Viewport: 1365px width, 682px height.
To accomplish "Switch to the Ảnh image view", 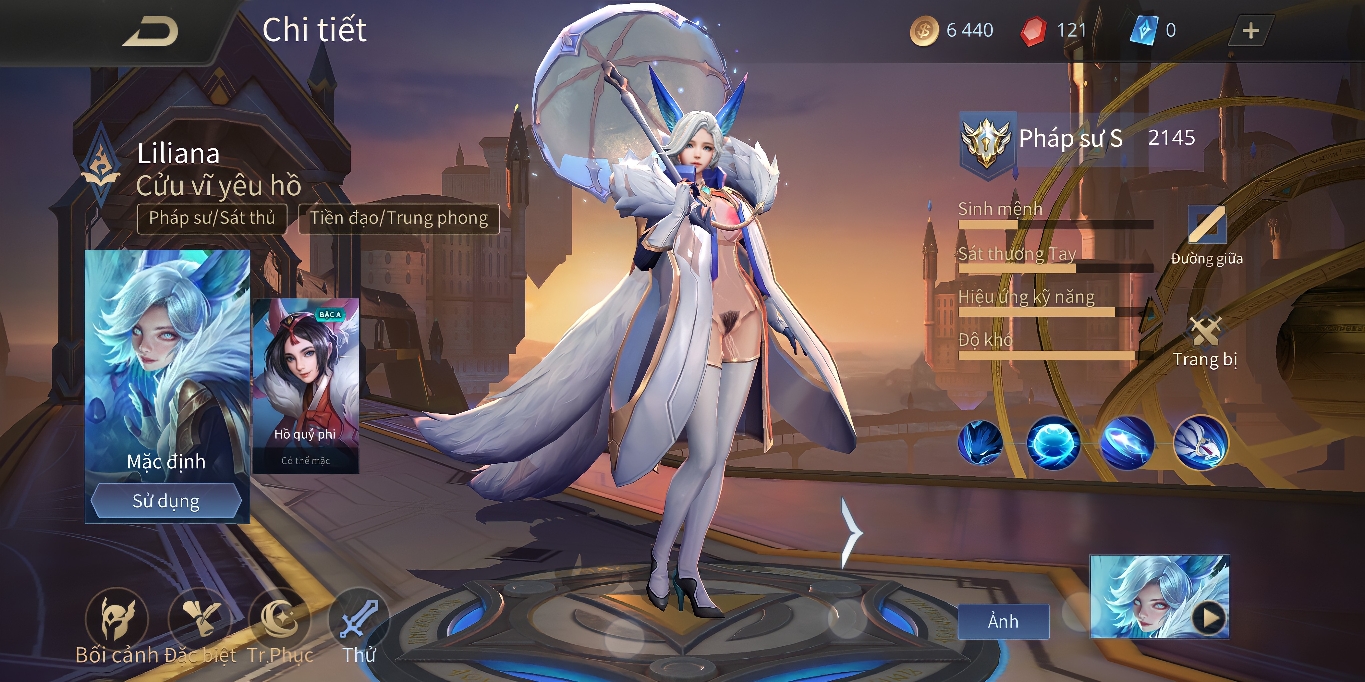I will tap(1003, 621).
